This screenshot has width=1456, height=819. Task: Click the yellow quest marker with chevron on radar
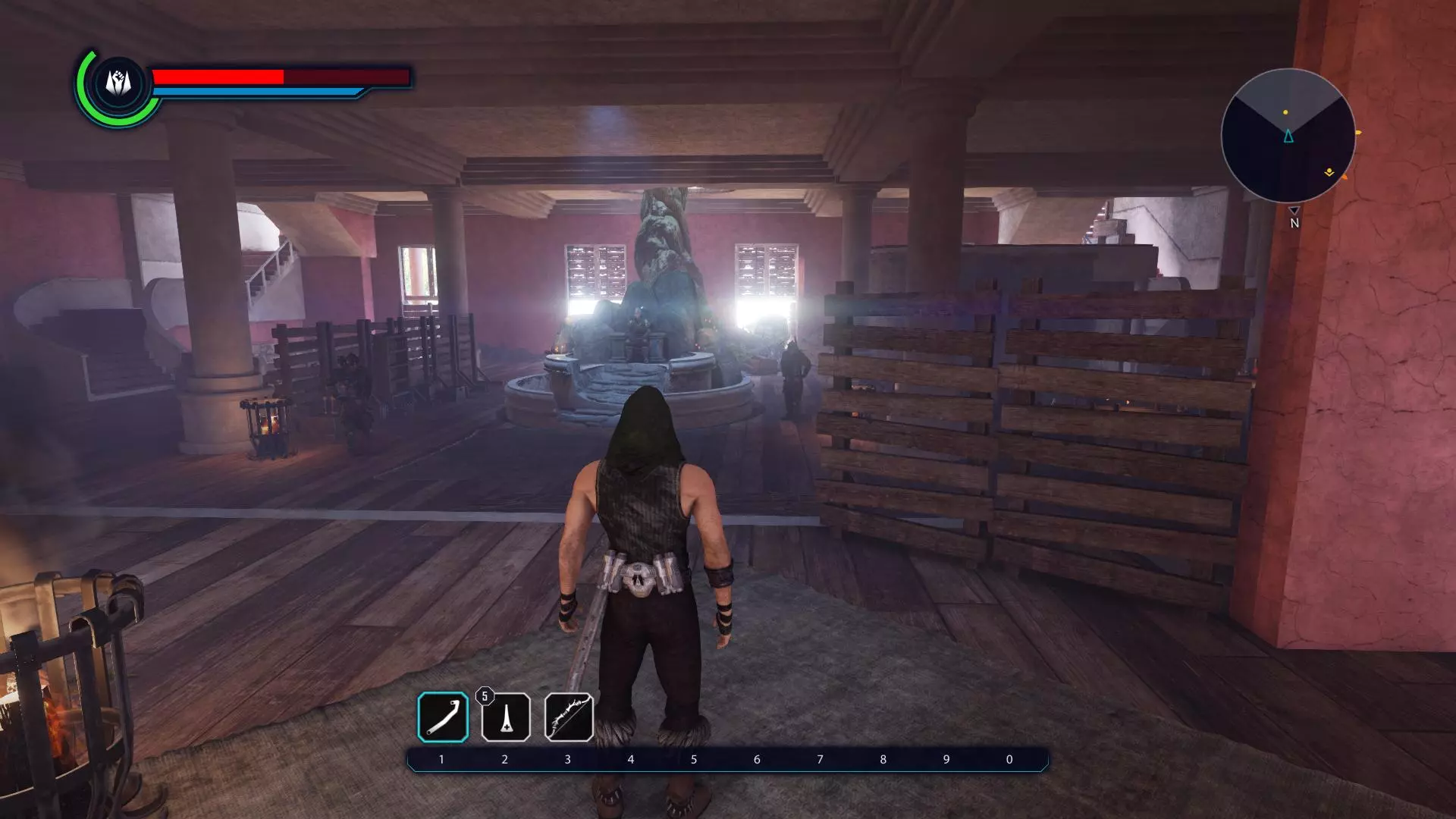click(1329, 173)
